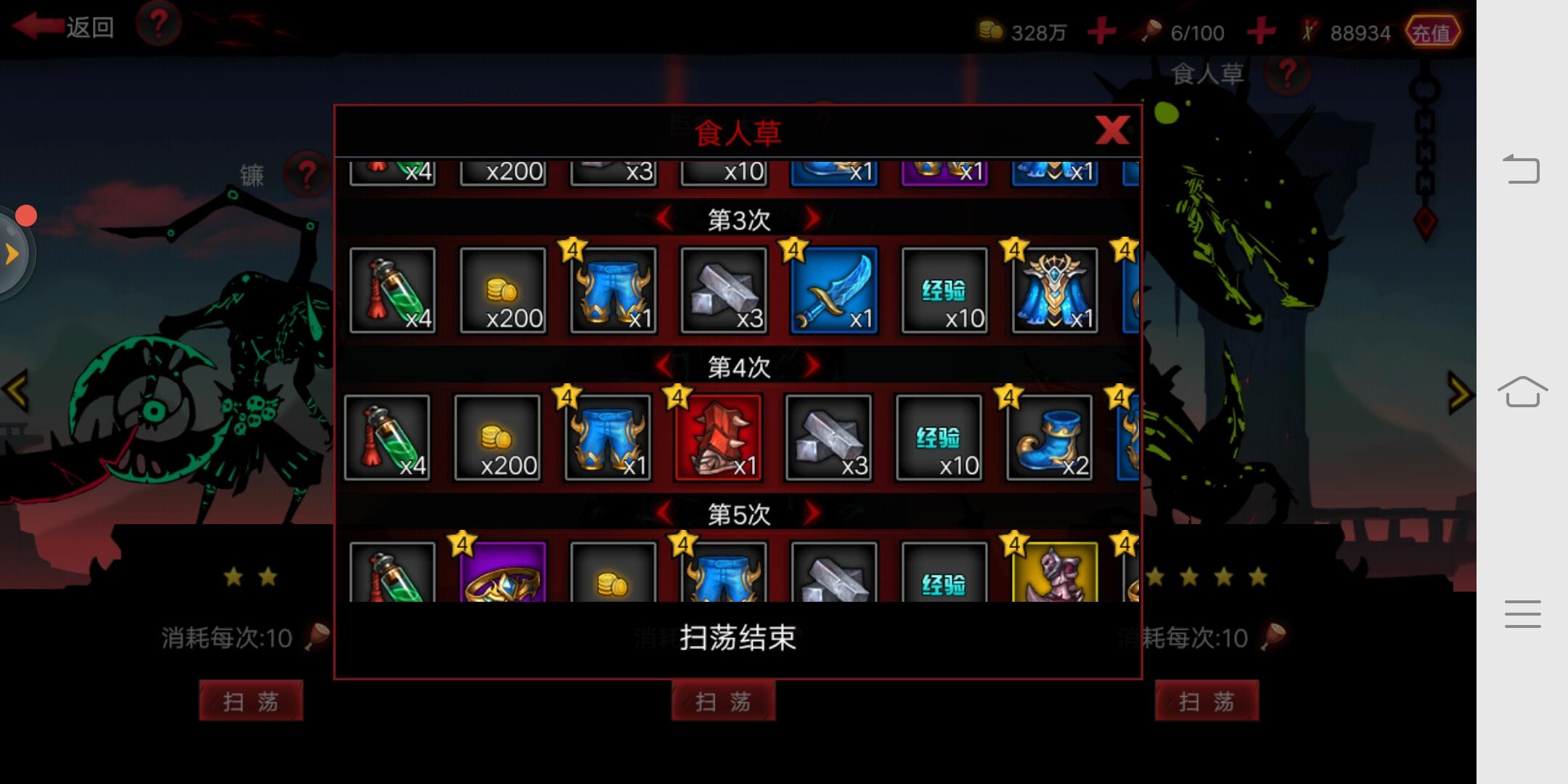This screenshot has width=1568, height=784.
Task: Open the 4-star blue cloak reward item
Action: (x=1054, y=290)
